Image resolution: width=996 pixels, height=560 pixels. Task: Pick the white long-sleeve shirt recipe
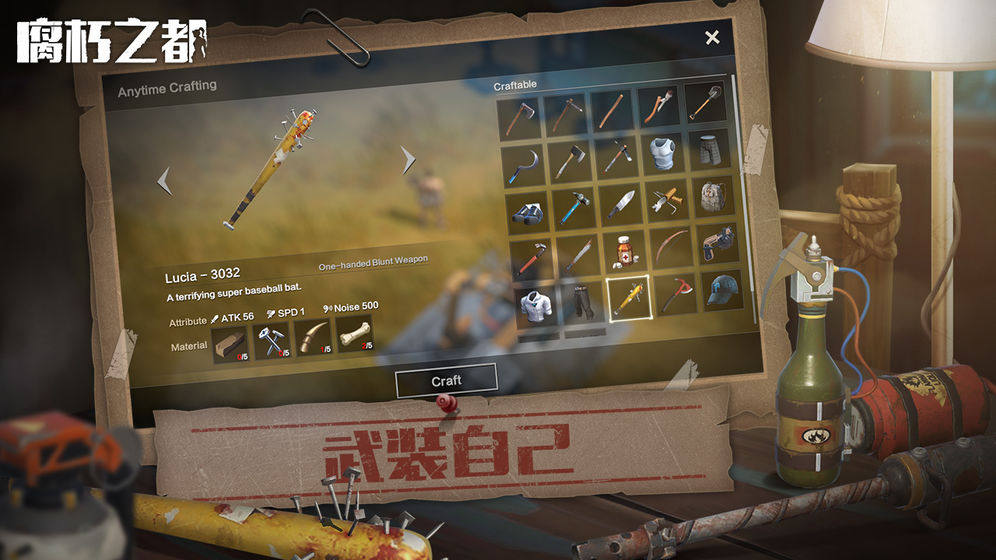coord(537,303)
